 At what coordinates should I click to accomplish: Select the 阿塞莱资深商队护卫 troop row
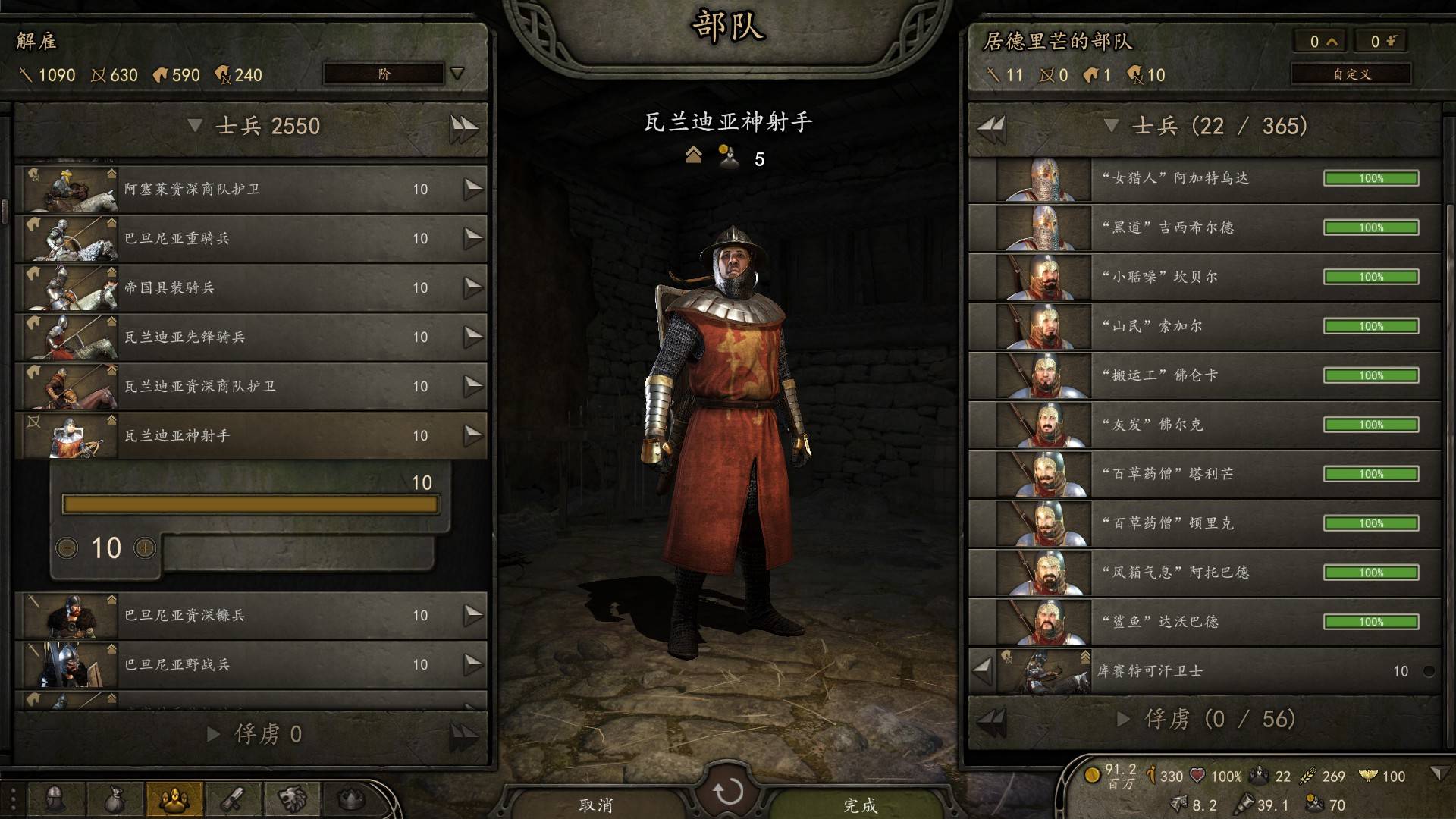click(250, 189)
